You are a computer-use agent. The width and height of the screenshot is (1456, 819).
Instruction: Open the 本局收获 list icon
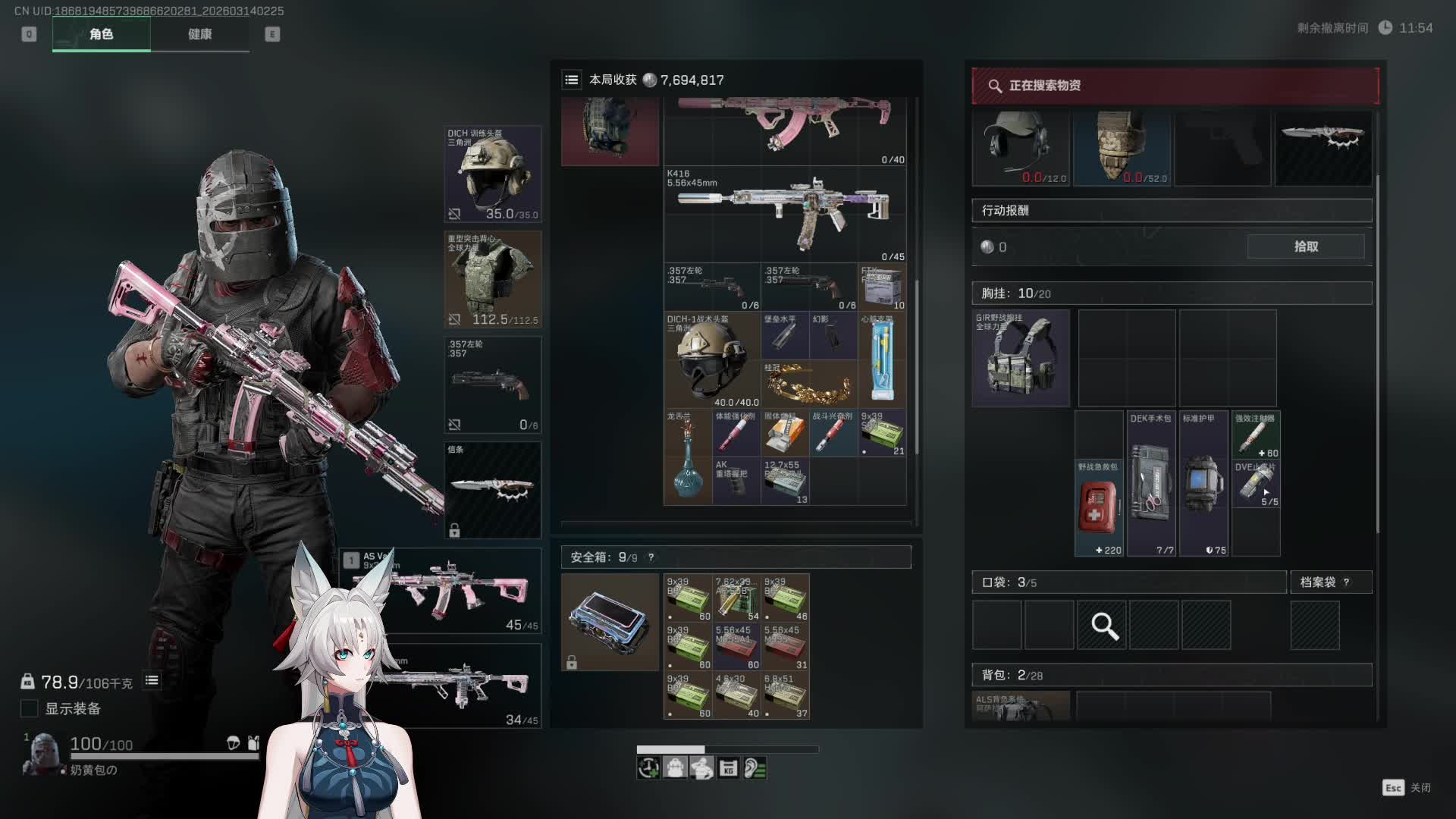[572, 80]
